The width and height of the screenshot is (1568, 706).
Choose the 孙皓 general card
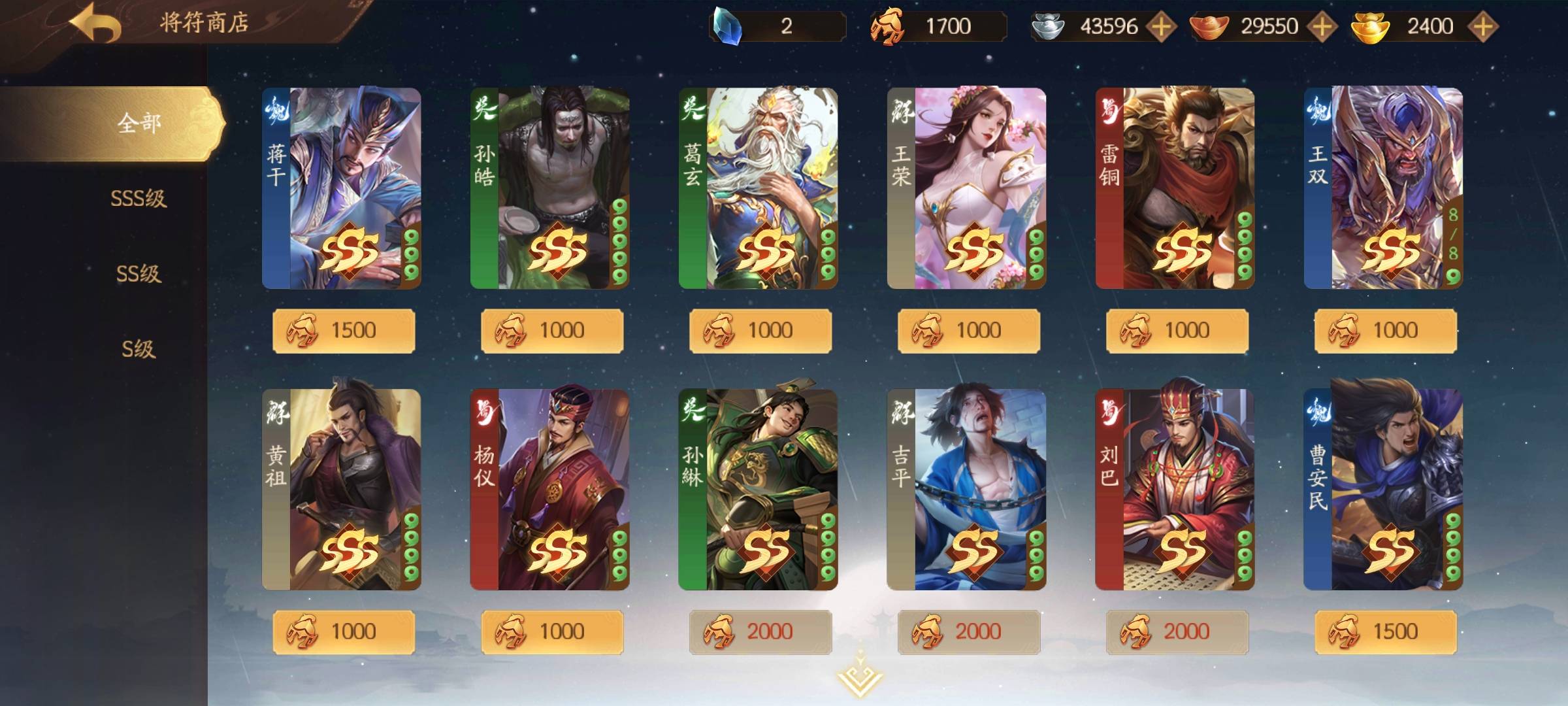click(549, 188)
